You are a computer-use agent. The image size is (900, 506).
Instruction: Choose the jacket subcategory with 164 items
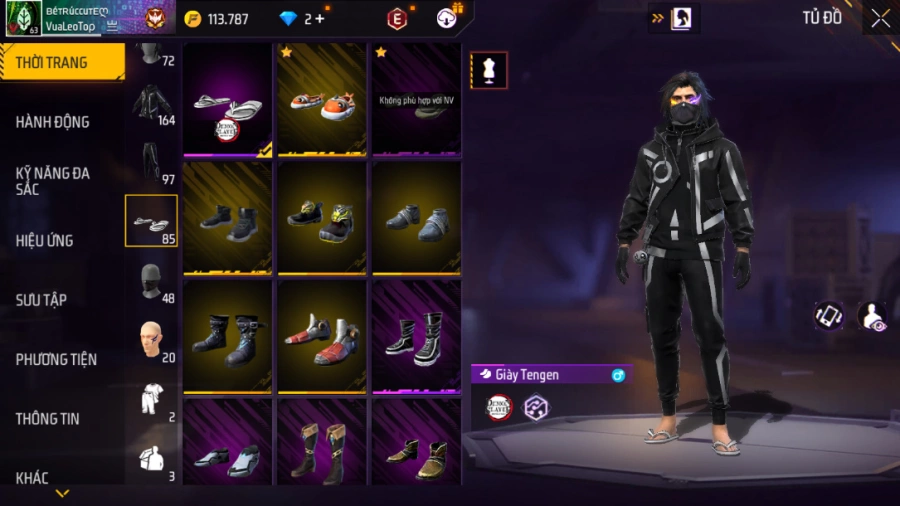click(x=152, y=103)
